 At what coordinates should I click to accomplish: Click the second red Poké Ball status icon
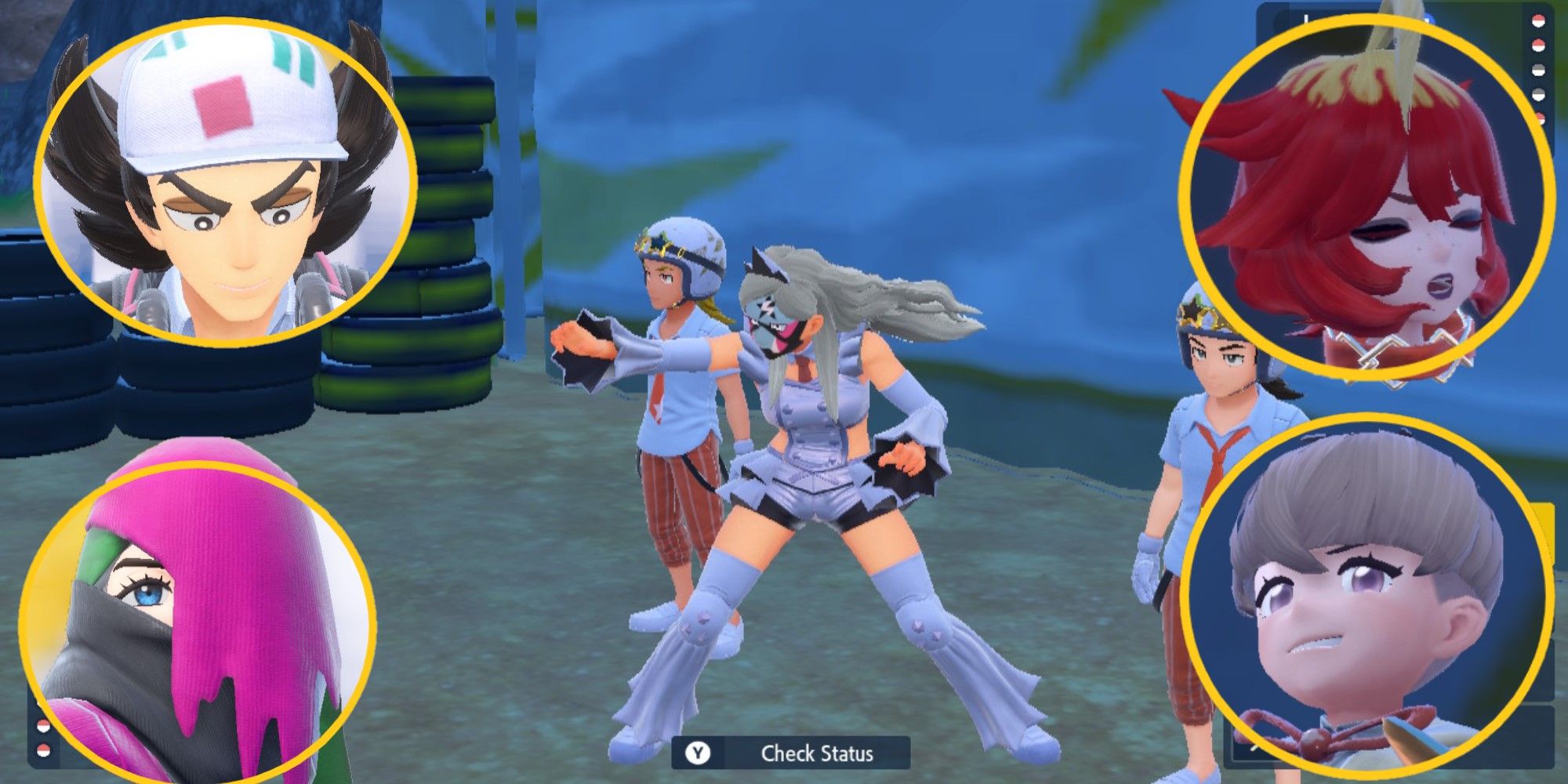[1538, 45]
